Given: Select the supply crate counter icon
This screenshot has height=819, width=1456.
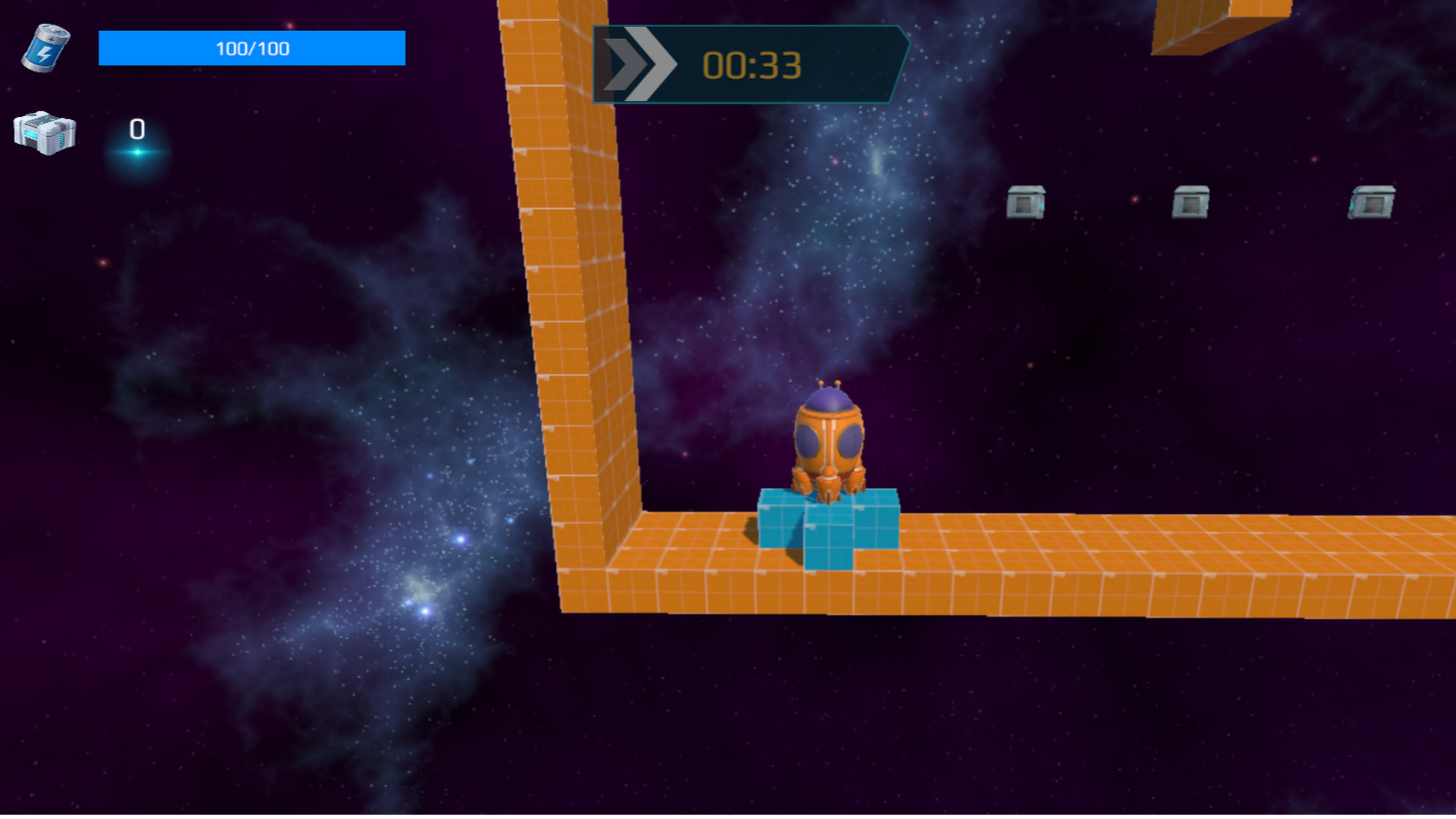Looking at the screenshot, I should 45,133.
